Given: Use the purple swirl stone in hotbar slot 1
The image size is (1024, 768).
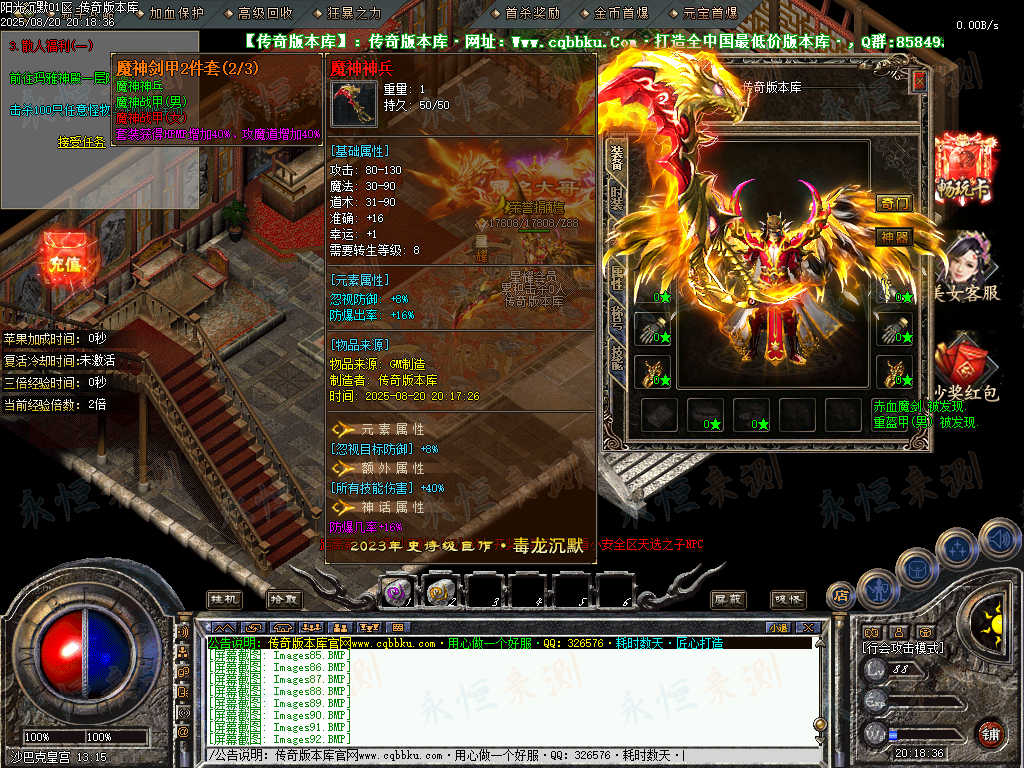Looking at the screenshot, I should (x=397, y=592).
